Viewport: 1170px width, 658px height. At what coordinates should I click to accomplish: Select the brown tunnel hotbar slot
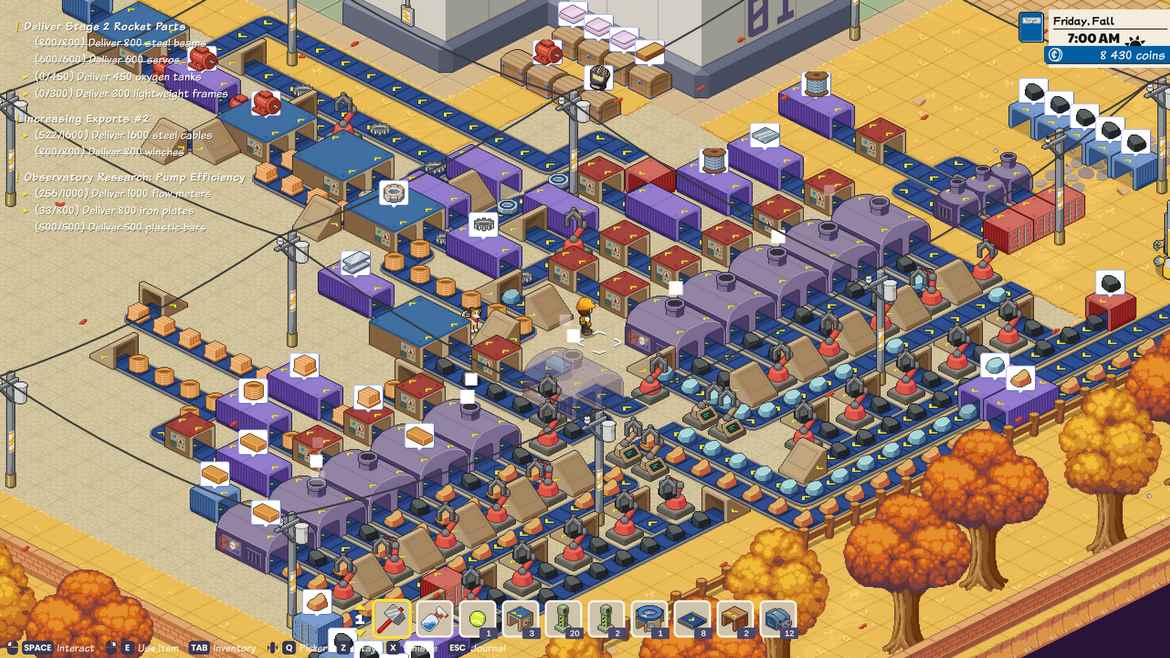click(x=735, y=620)
